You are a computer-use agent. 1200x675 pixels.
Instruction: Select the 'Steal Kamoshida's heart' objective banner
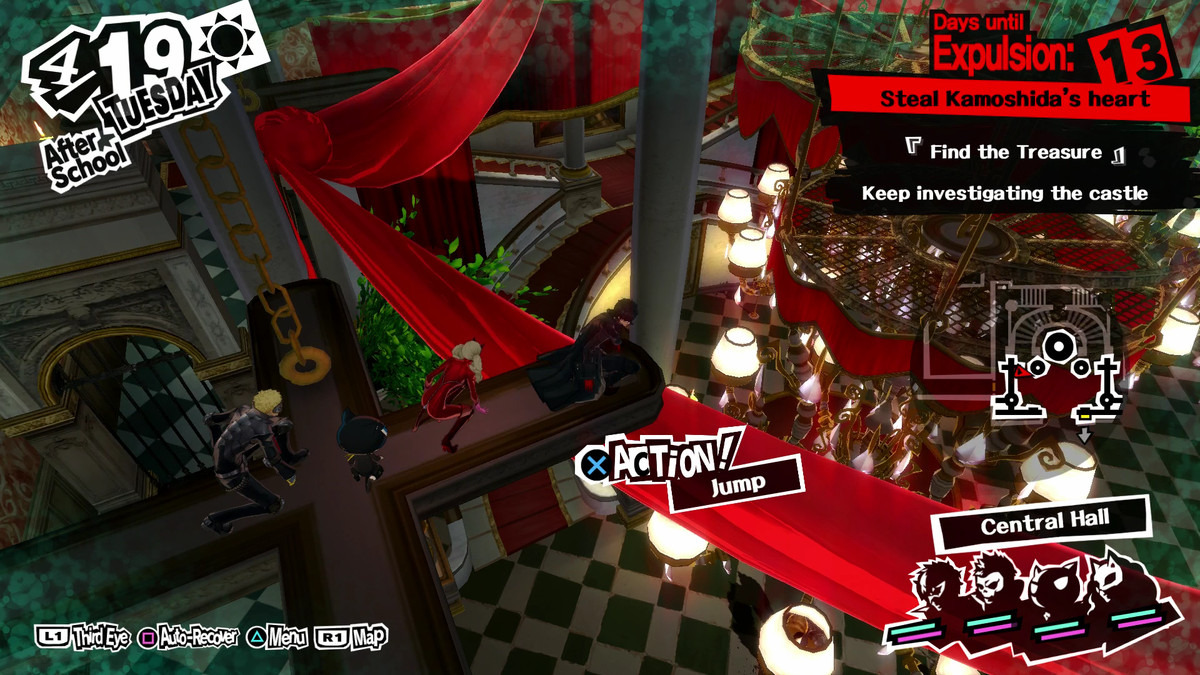[x=1013, y=100]
